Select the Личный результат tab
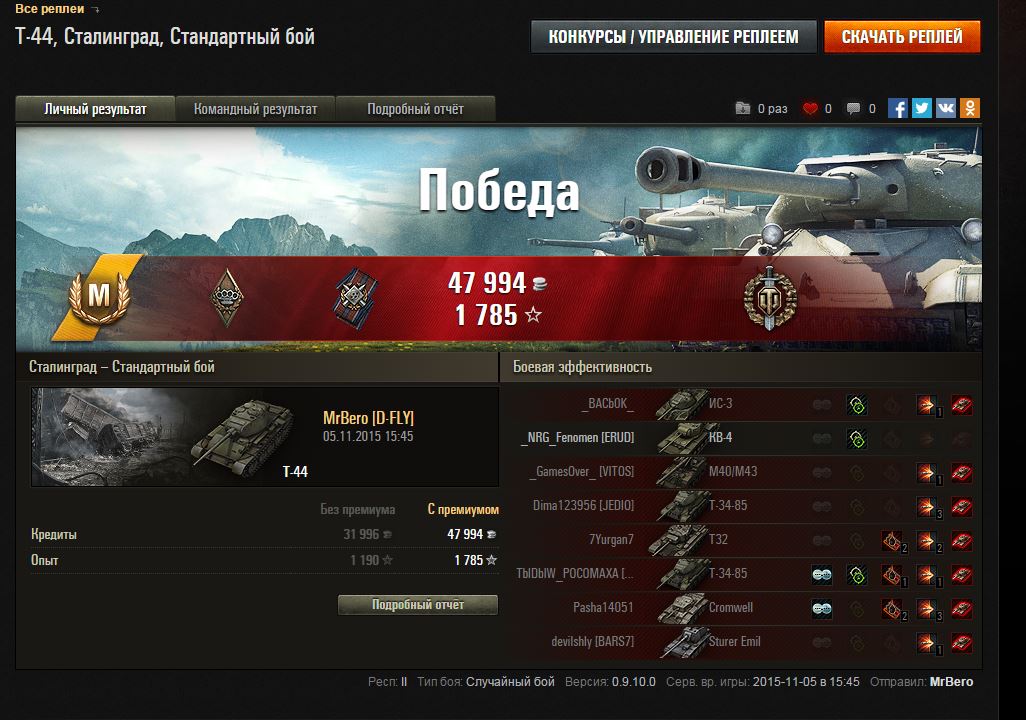This screenshot has width=1026, height=720. pyautogui.click(x=95, y=109)
